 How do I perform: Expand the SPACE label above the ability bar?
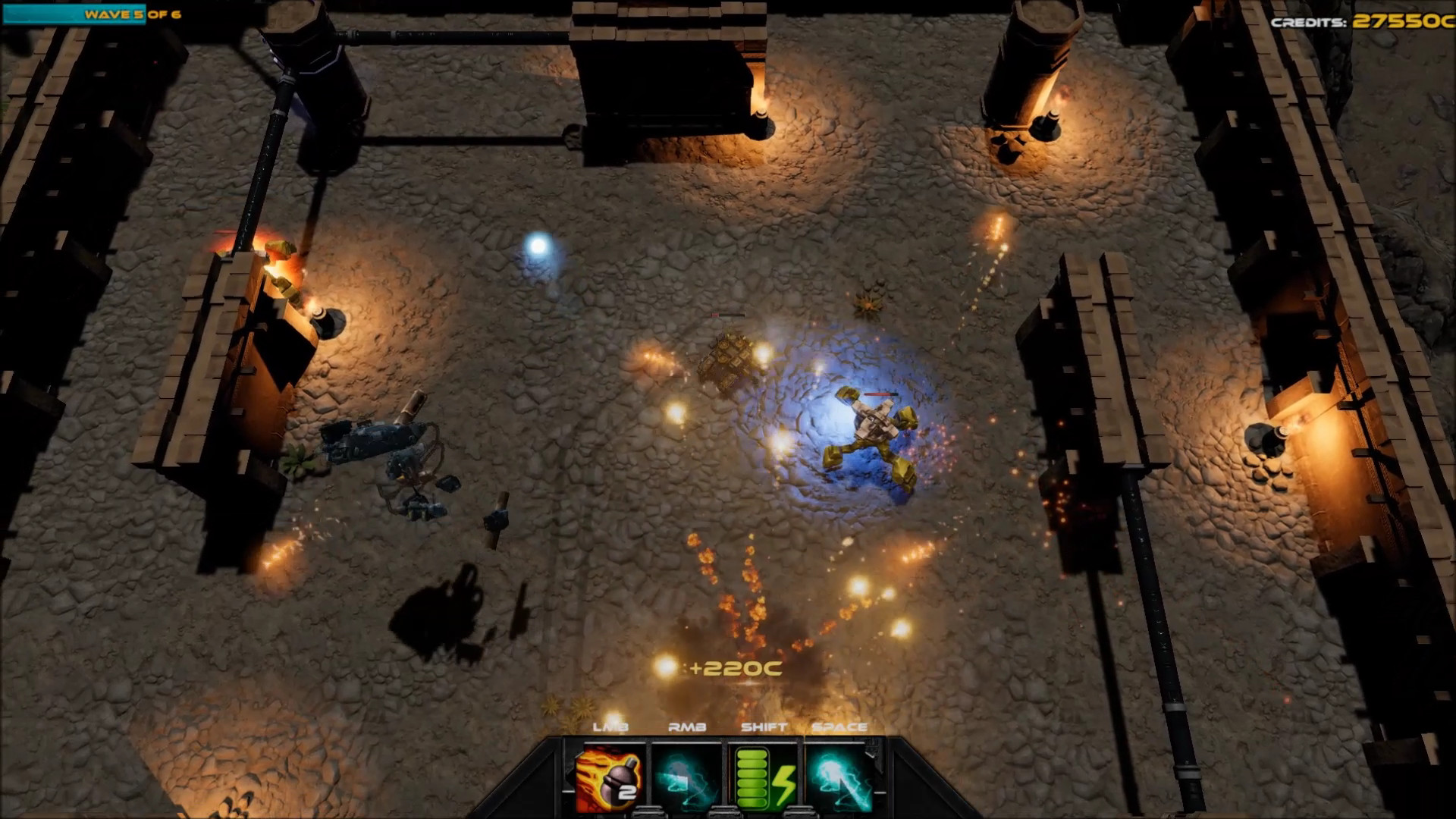[839, 728]
